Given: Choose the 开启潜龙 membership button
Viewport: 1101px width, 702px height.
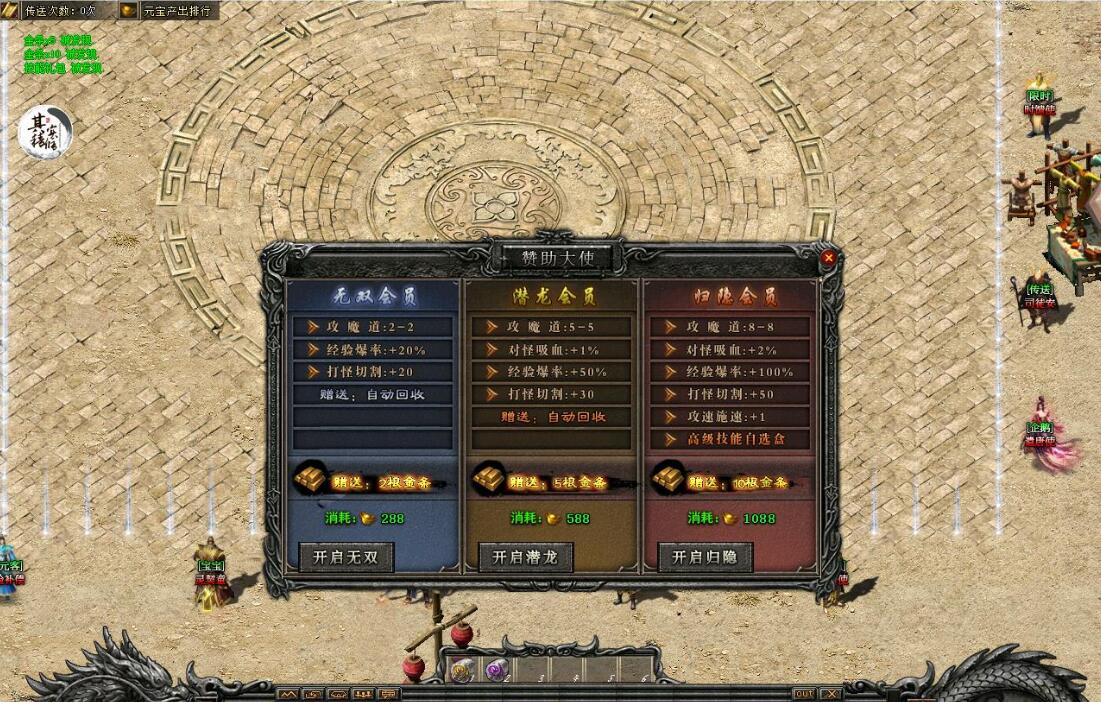Looking at the screenshot, I should (x=525, y=557).
